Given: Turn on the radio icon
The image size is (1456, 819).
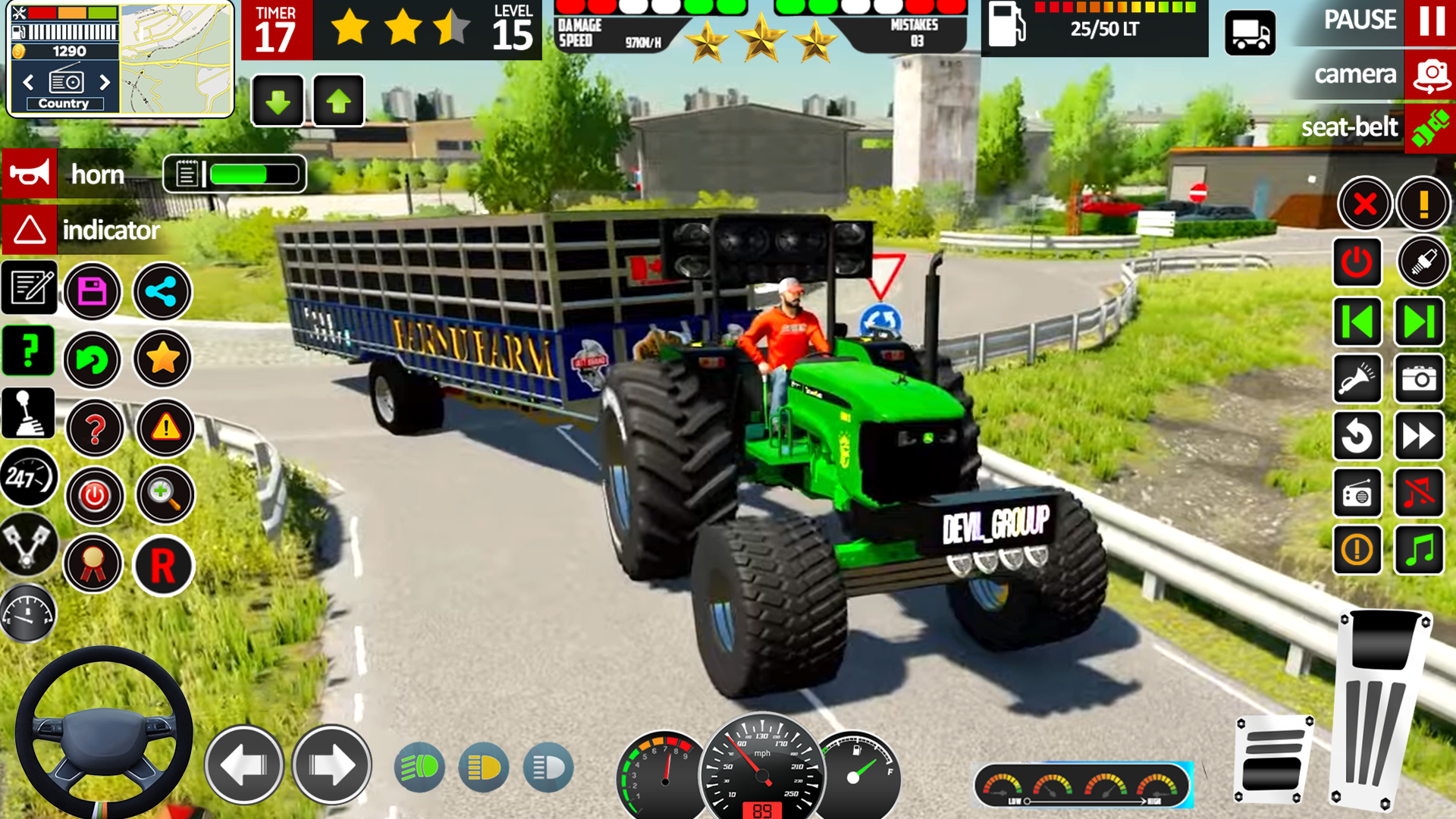Looking at the screenshot, I should click(x=1357, y=494).
